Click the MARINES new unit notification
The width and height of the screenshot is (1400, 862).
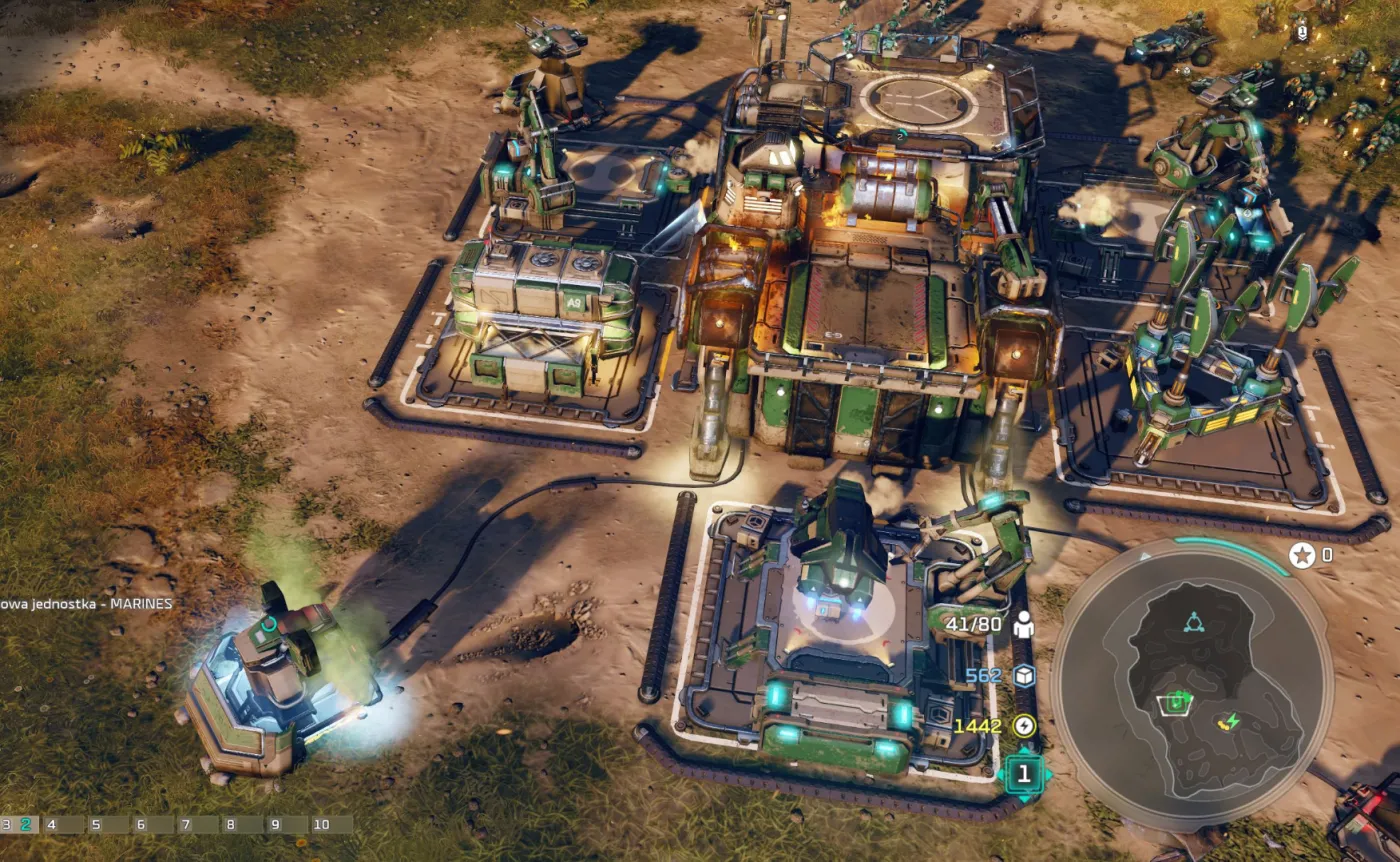coord(85,604)
